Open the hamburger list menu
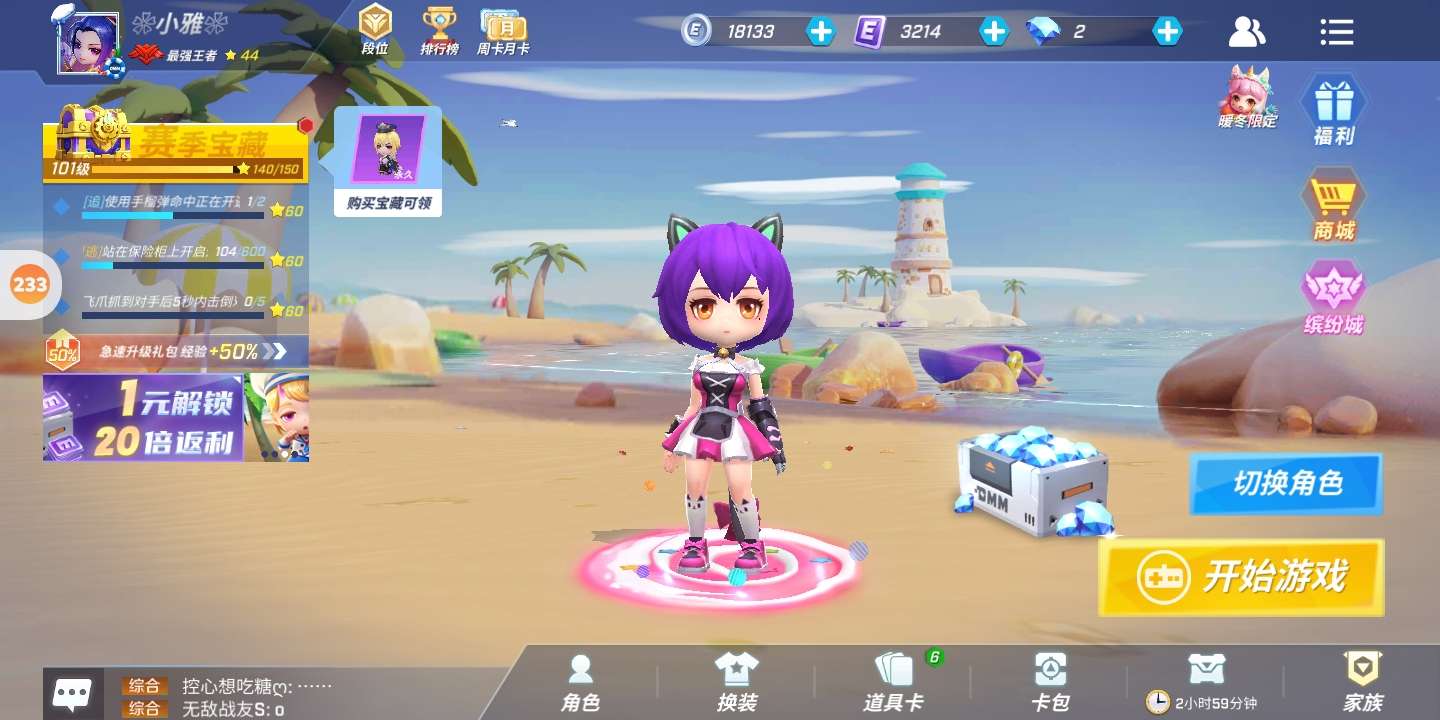This screenshot has width=1440, height=720. click(1336, 32)
